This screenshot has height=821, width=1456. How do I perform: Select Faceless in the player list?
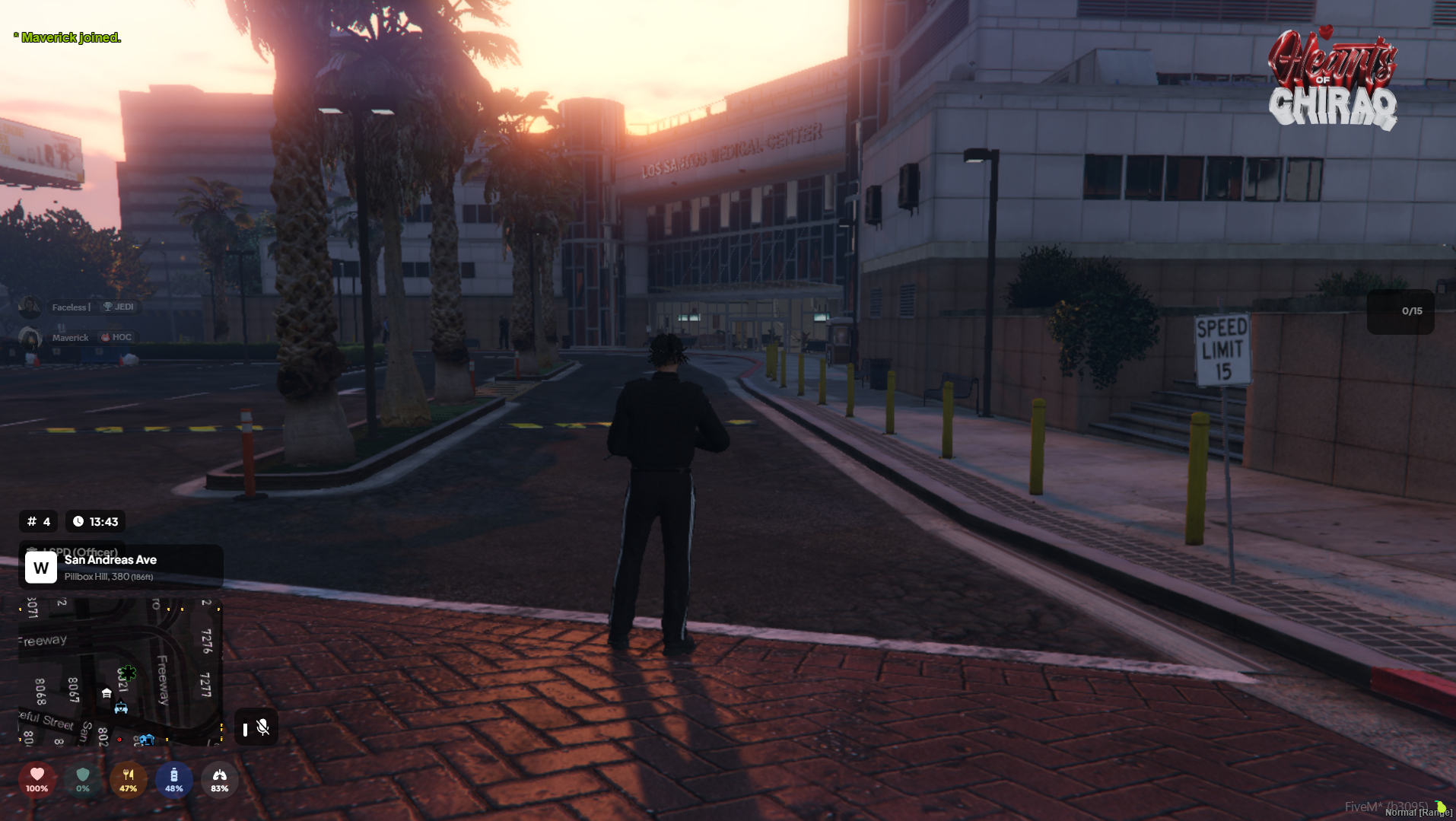pos(70,307)
